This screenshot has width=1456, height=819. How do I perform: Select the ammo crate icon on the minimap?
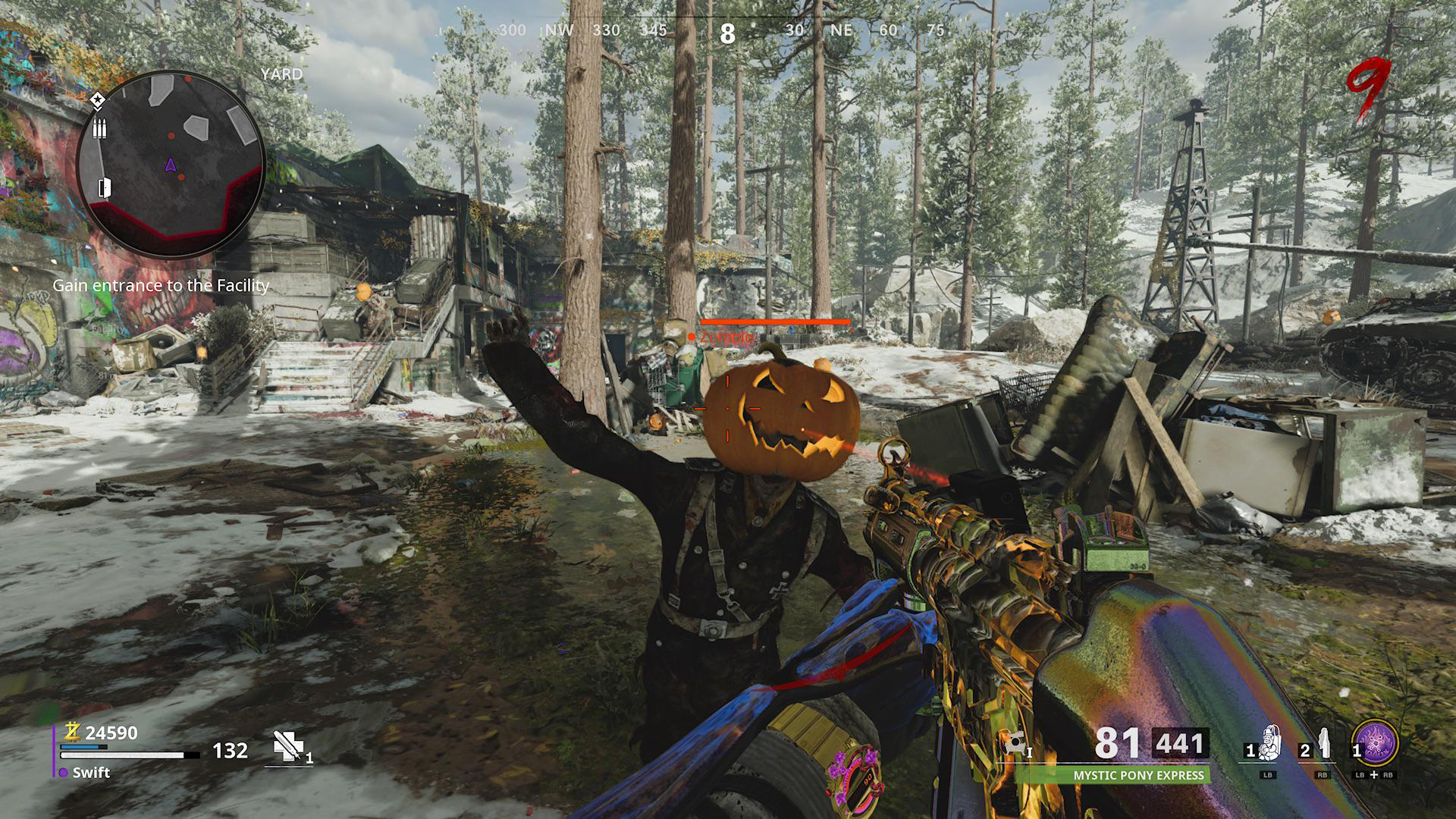99,128
